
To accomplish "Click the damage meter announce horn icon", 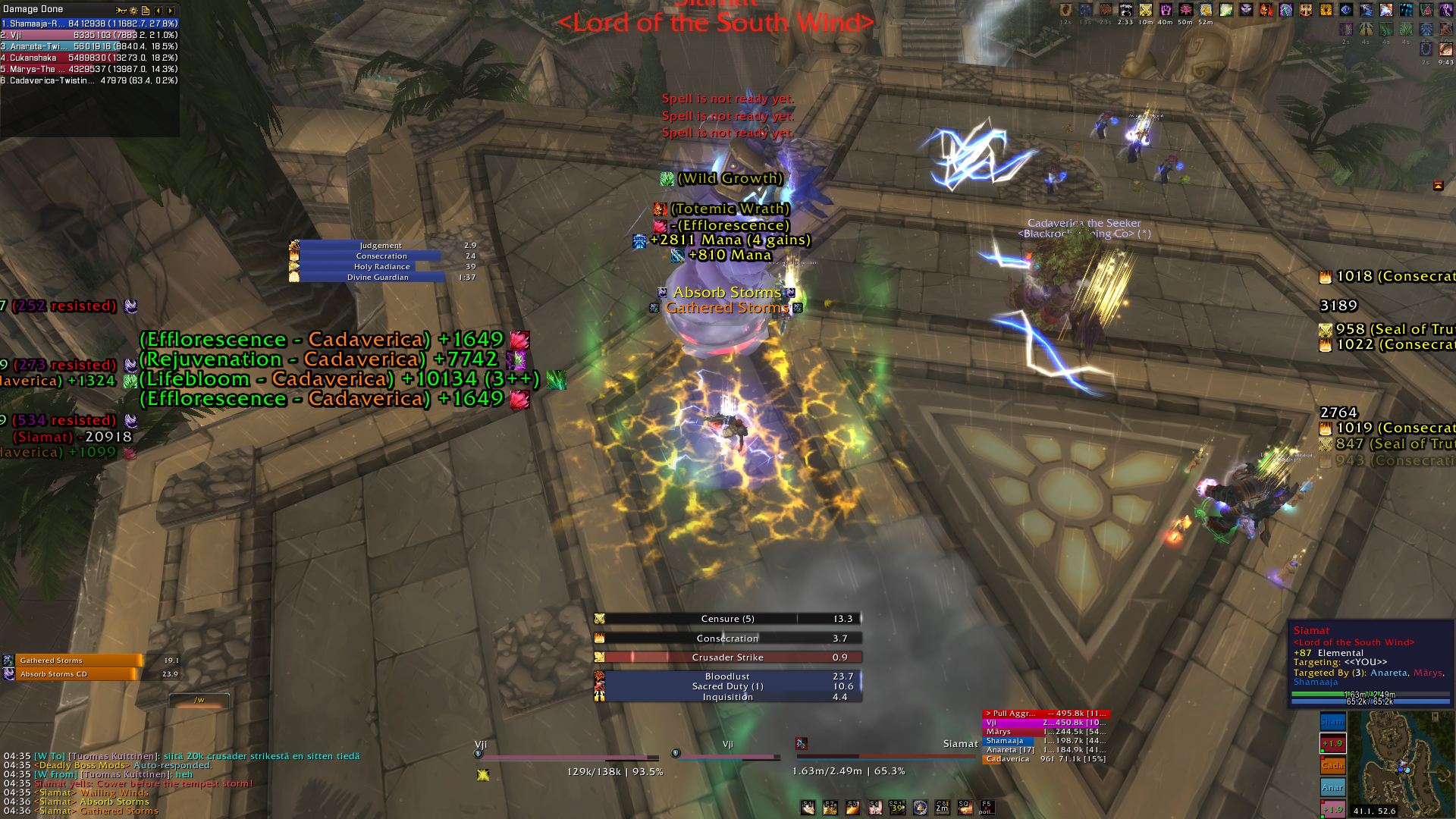I will coord(121,11).
